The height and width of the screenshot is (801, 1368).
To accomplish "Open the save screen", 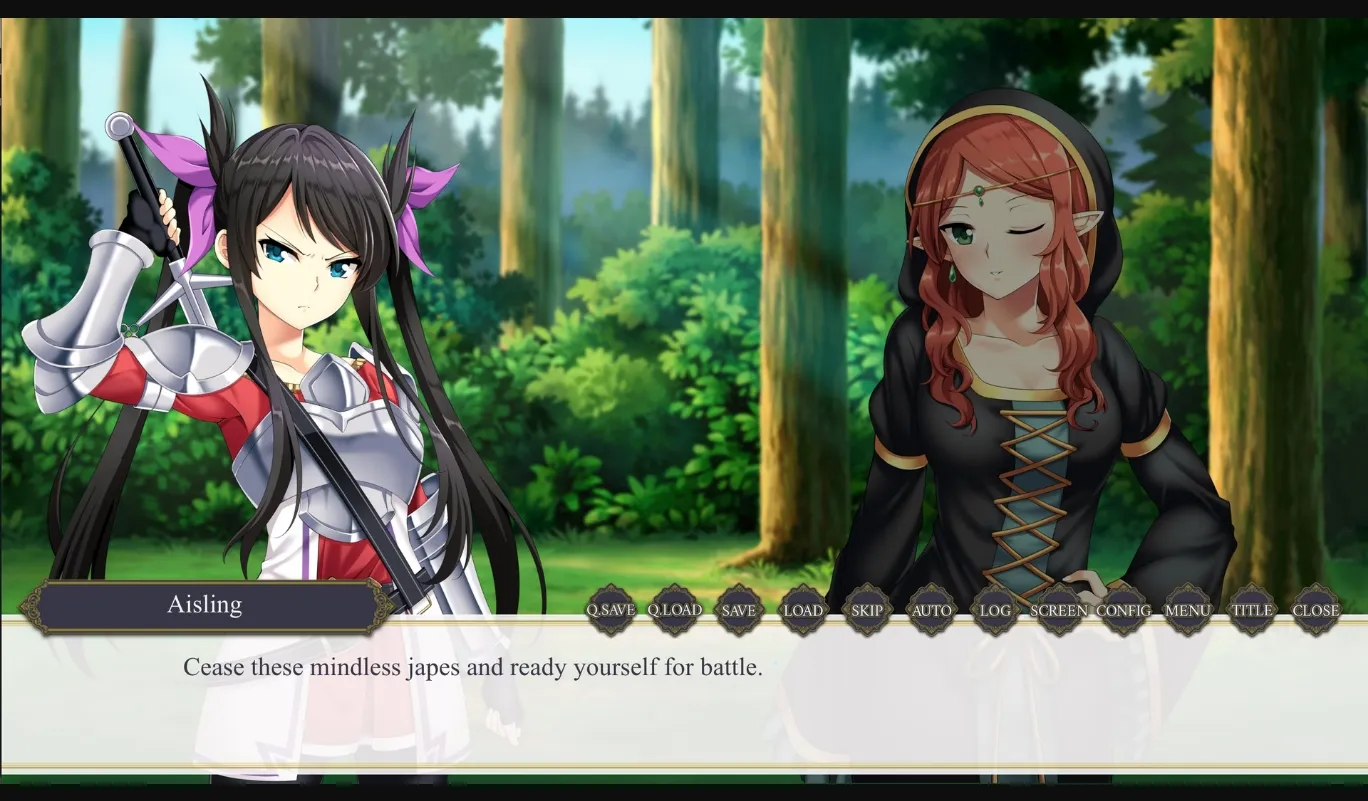I will (740, 609).
